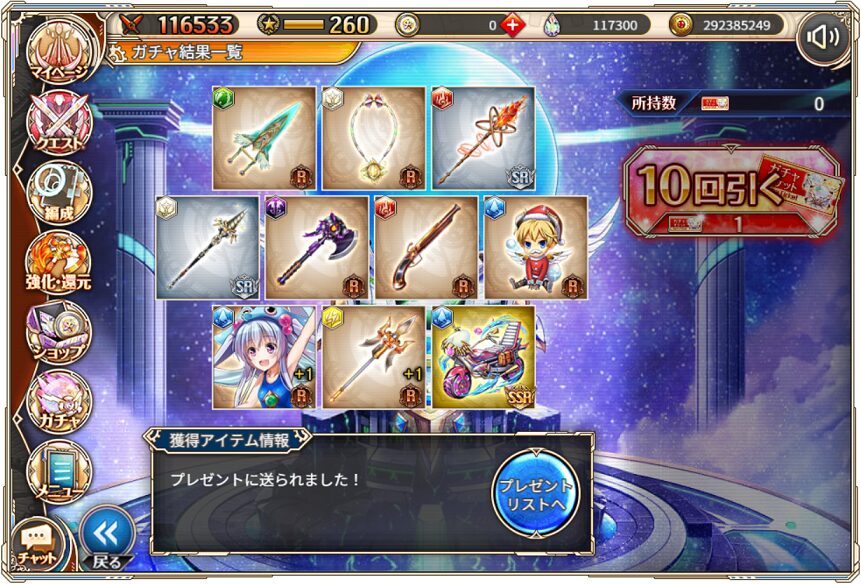Viewport: 861px width, 584px height.
Task: Toggle the sound speaker button
Action: click(822, 39)
